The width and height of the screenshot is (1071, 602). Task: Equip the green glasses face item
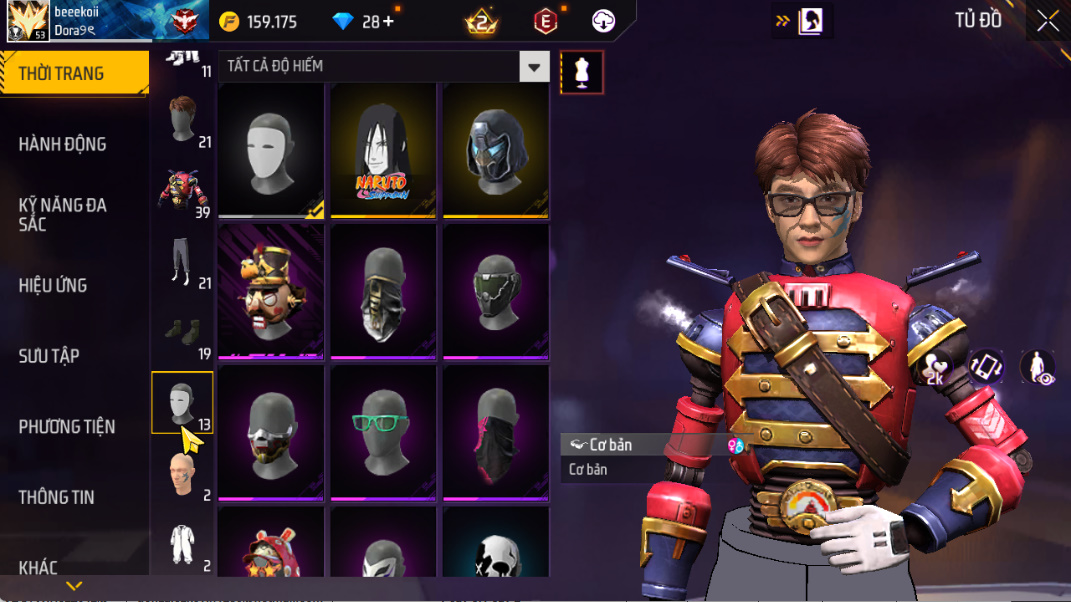click(384, 432)
